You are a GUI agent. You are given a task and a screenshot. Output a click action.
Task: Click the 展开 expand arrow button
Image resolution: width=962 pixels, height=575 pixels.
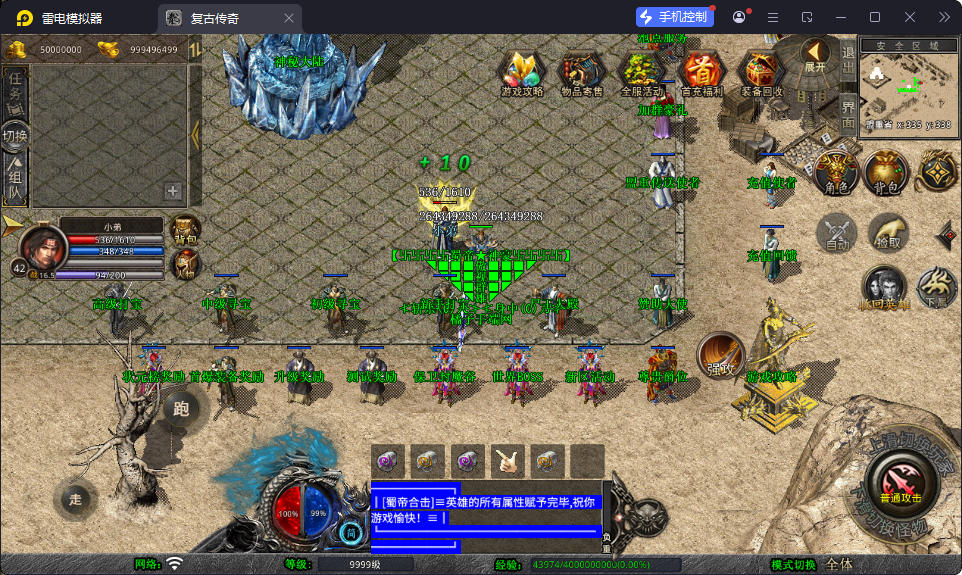[815, 55]
